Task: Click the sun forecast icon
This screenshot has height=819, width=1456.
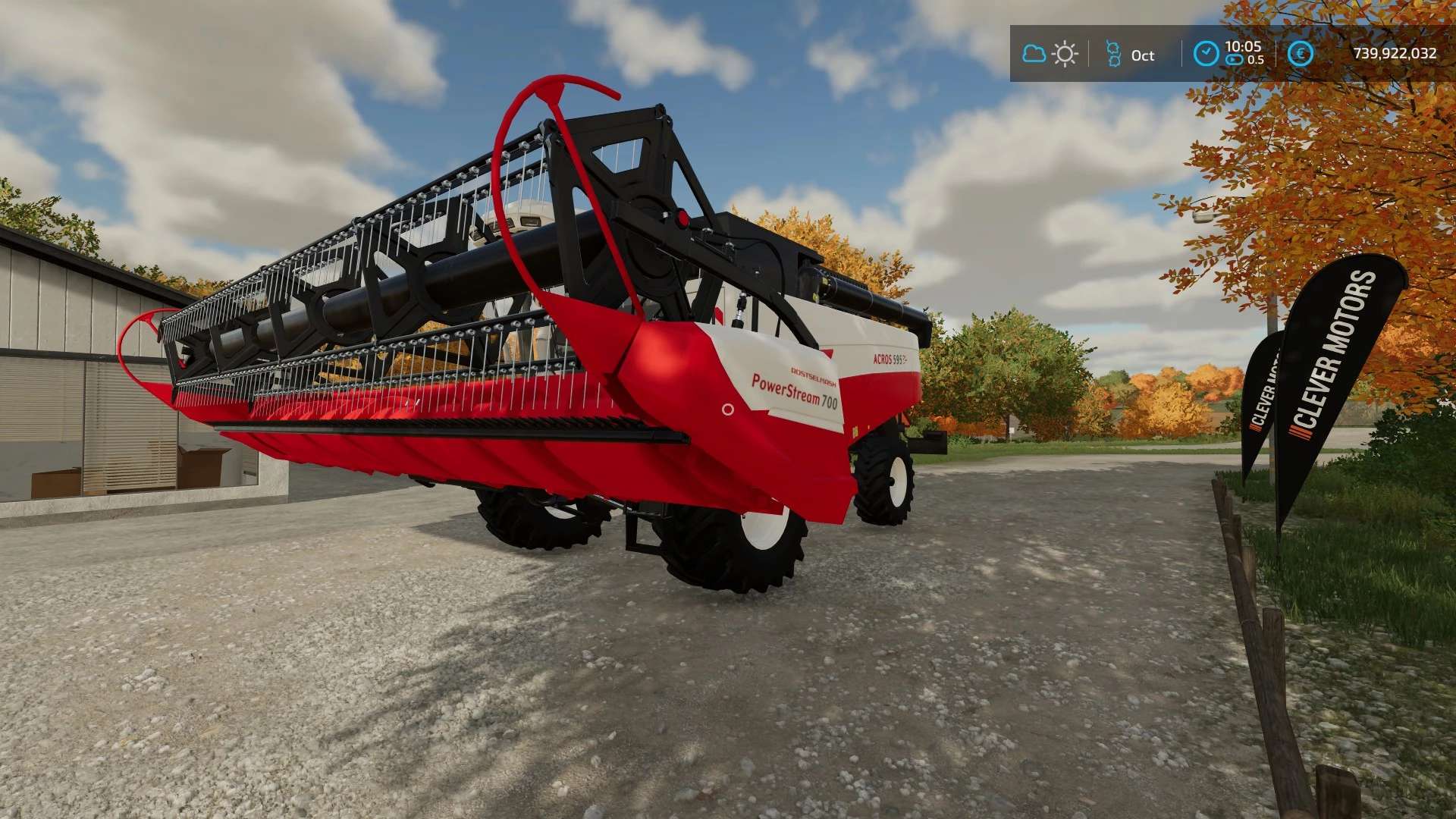Action: coord(1065,54)
